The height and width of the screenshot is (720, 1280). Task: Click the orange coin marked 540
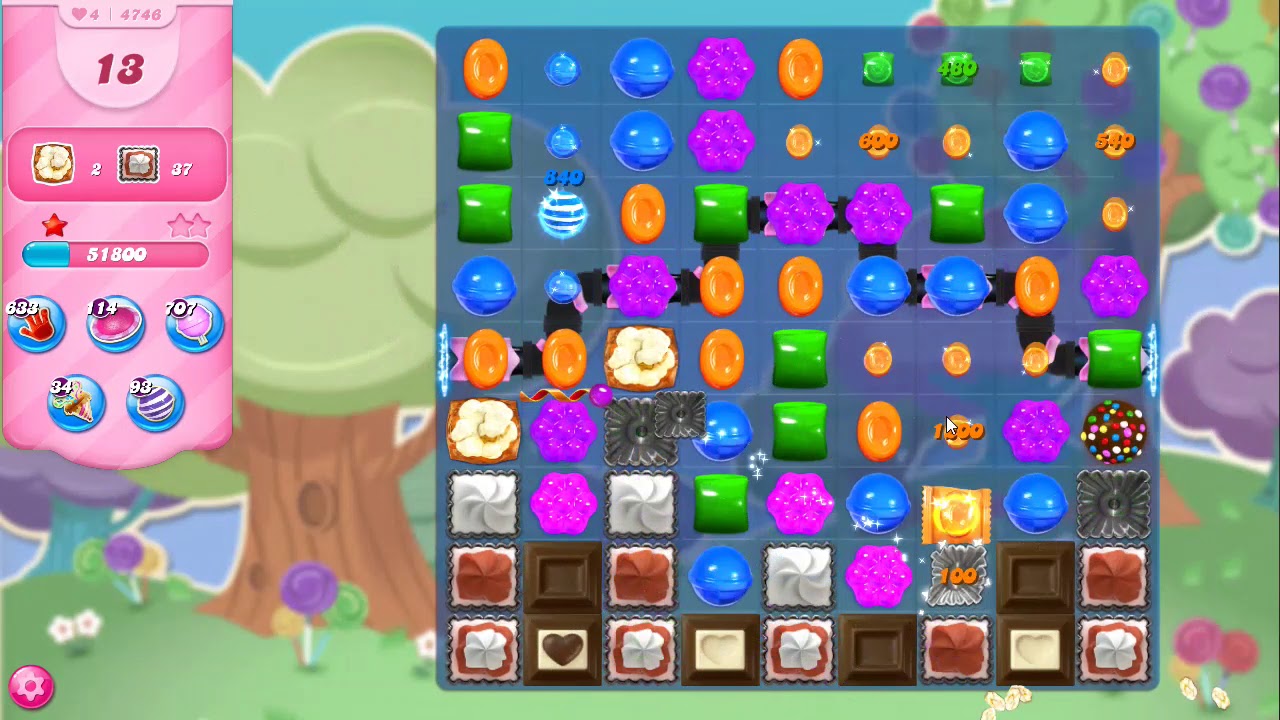click(x=1114, y=141)
